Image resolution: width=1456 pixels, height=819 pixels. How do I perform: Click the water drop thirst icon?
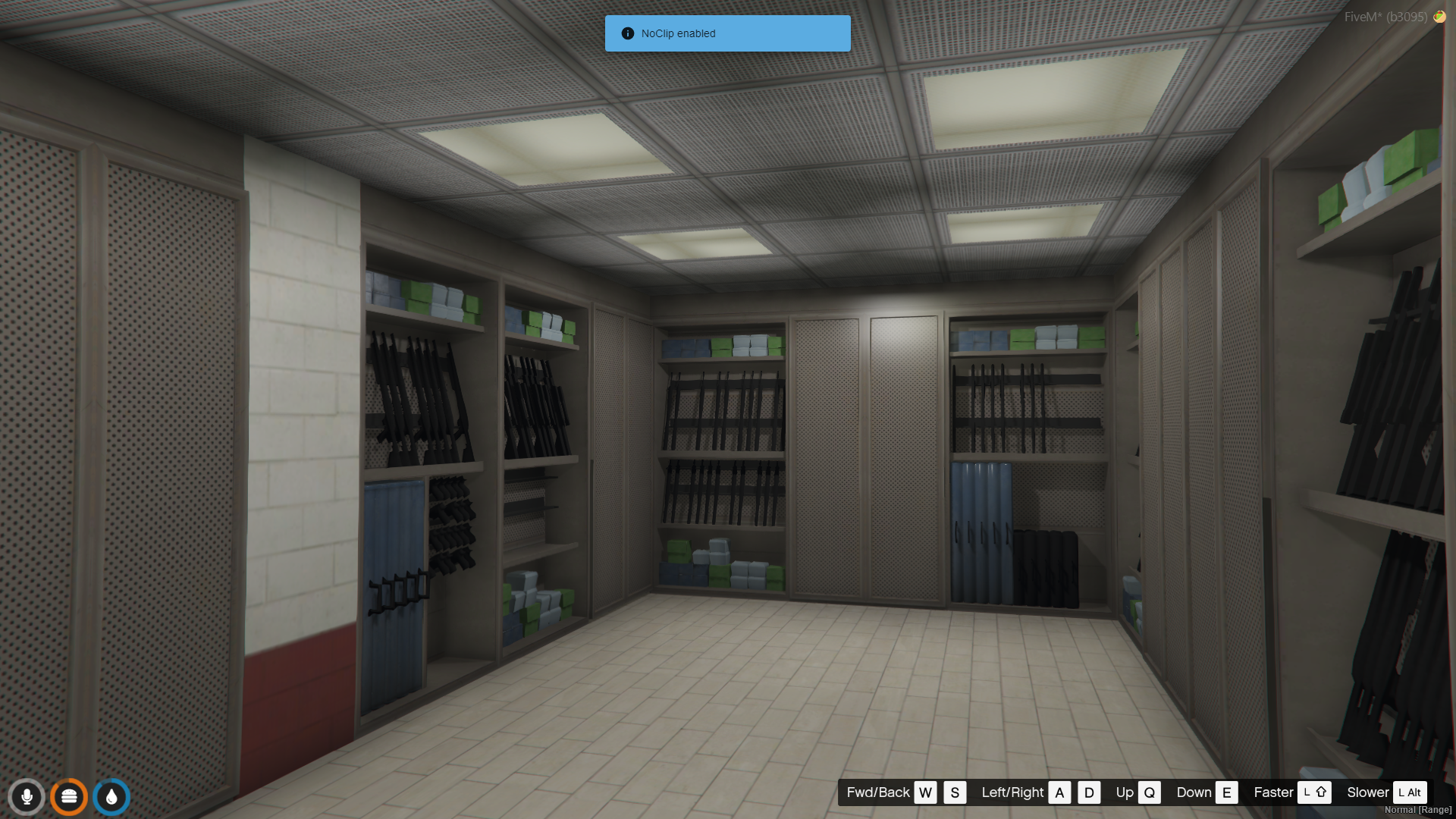click(111, 797)
